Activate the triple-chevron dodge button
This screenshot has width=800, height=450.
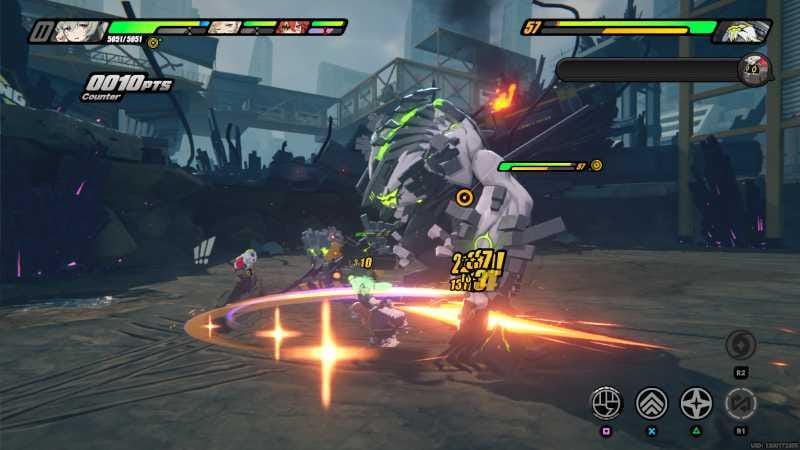(651, 402)
